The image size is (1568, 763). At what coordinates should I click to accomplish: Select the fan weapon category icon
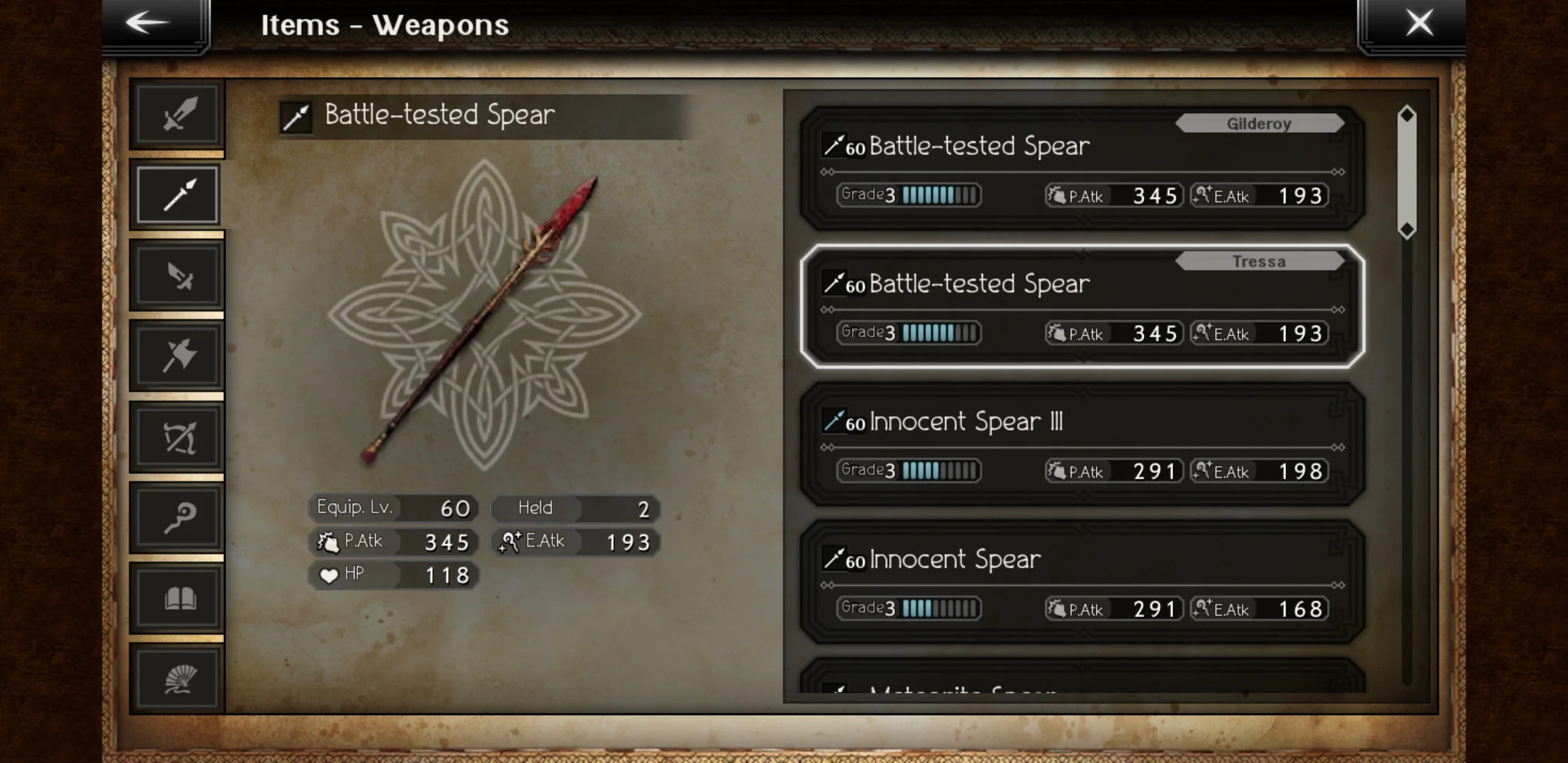177,677
